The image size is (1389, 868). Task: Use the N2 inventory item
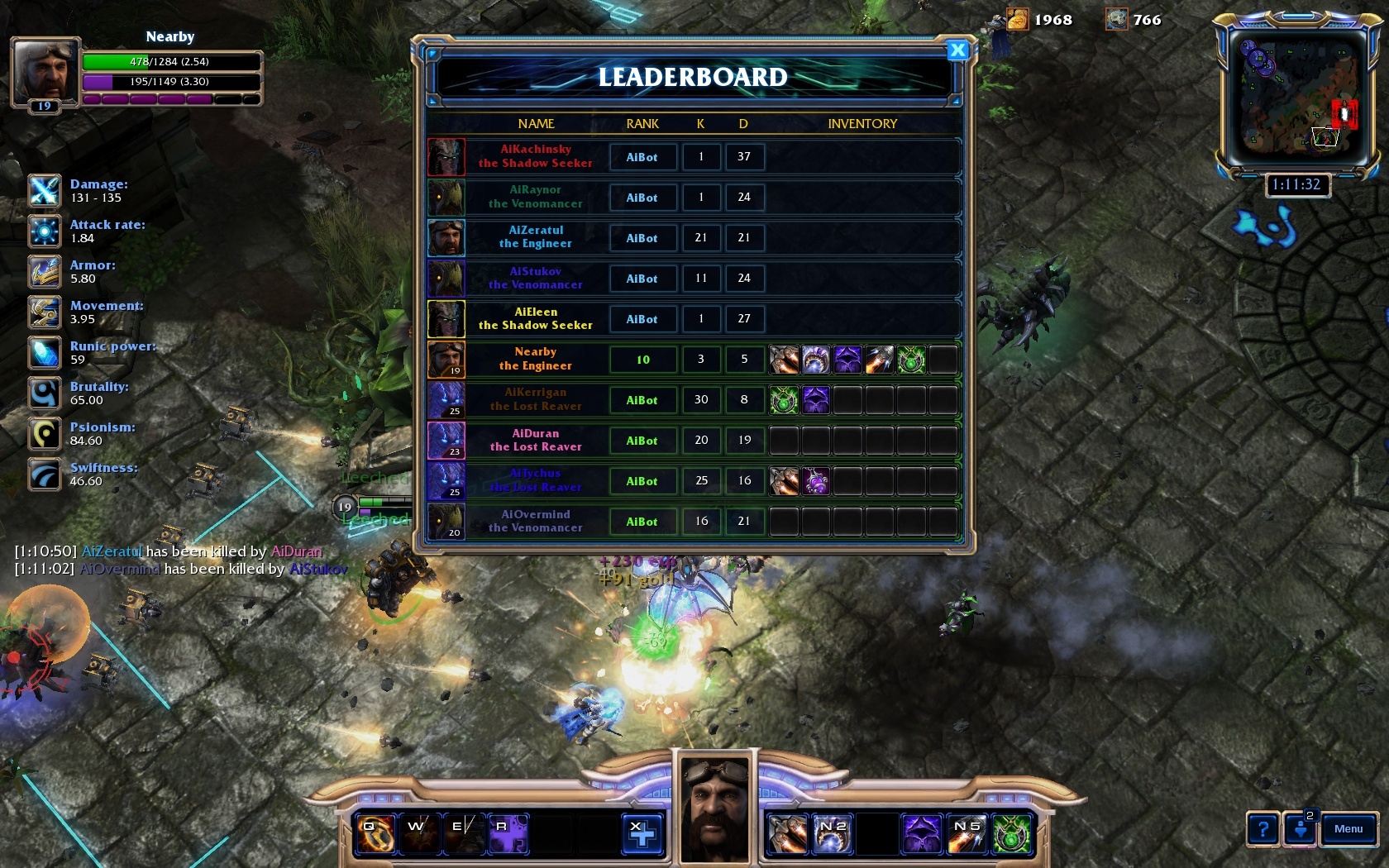(x=832, y=833)
